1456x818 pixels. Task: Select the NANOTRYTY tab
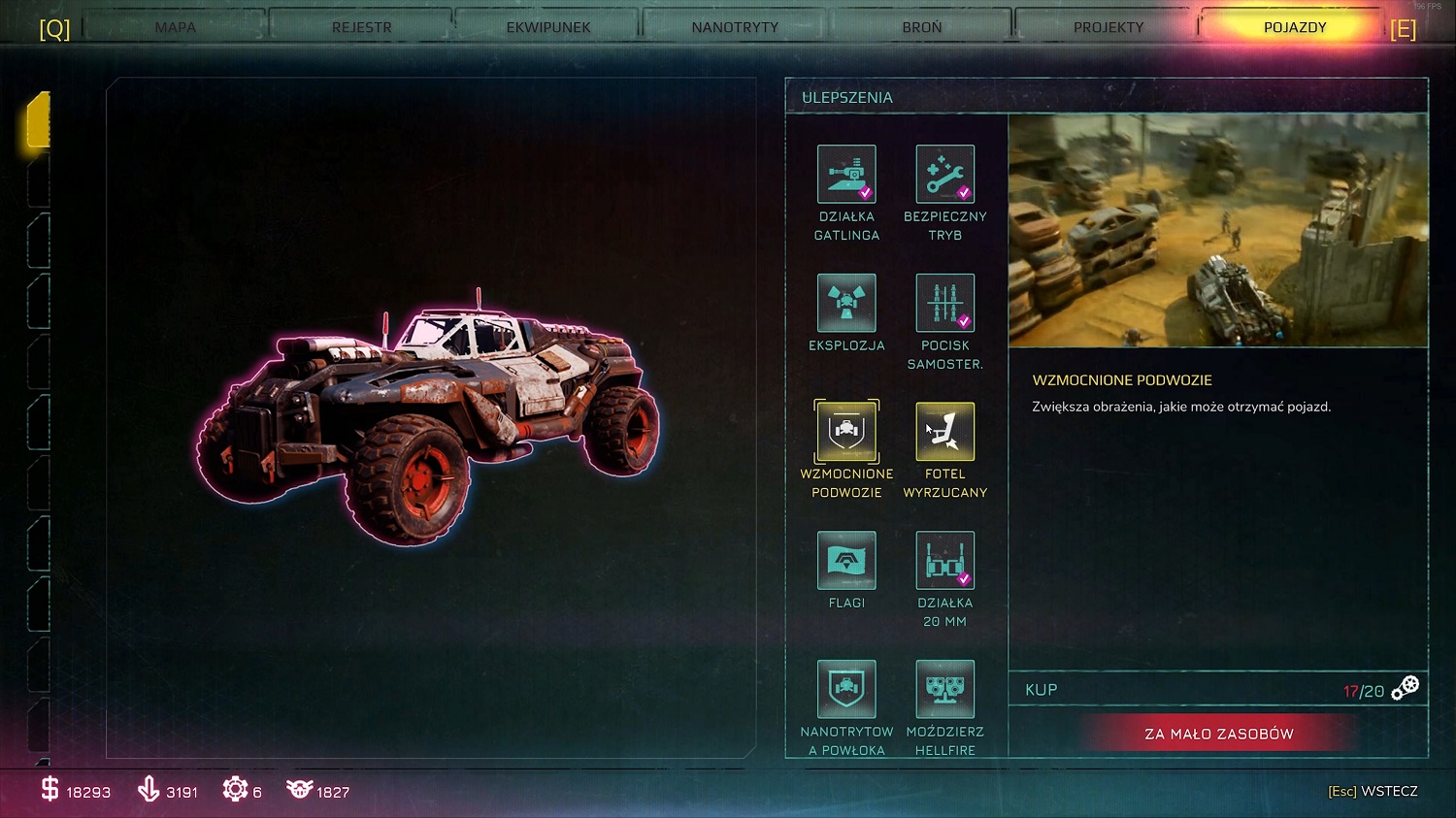click(x=735, y=27)
